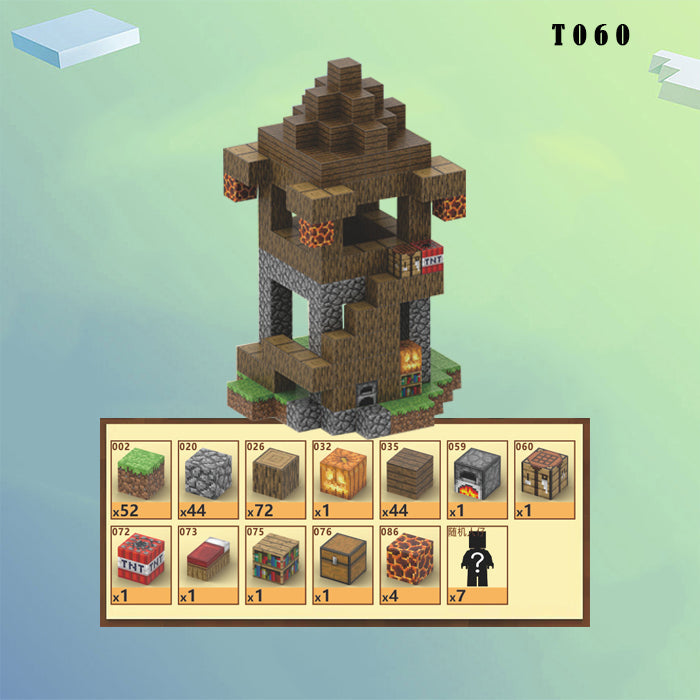The image size is (700, 700).
Task: Click the oak log block slot
Action: (275, 477)
